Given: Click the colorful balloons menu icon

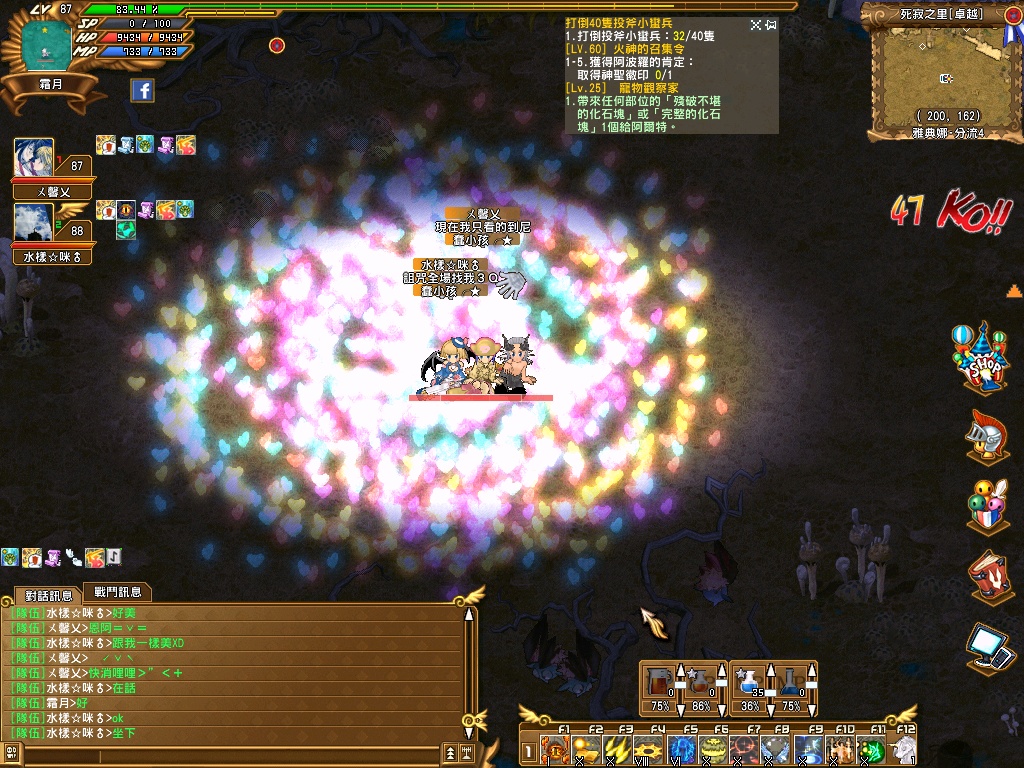Looking at the screenshot, I should pos(985,507).
